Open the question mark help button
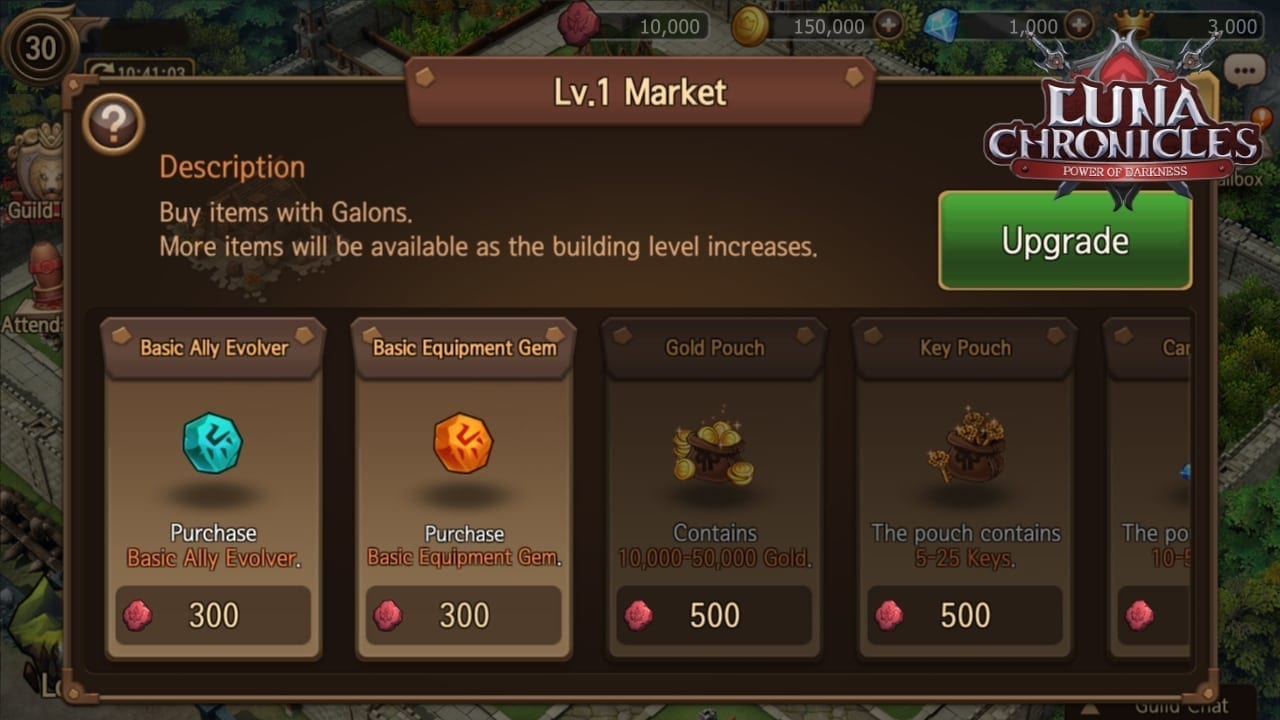Screen dimensions: 1280x720 click(x=113, y=124)
